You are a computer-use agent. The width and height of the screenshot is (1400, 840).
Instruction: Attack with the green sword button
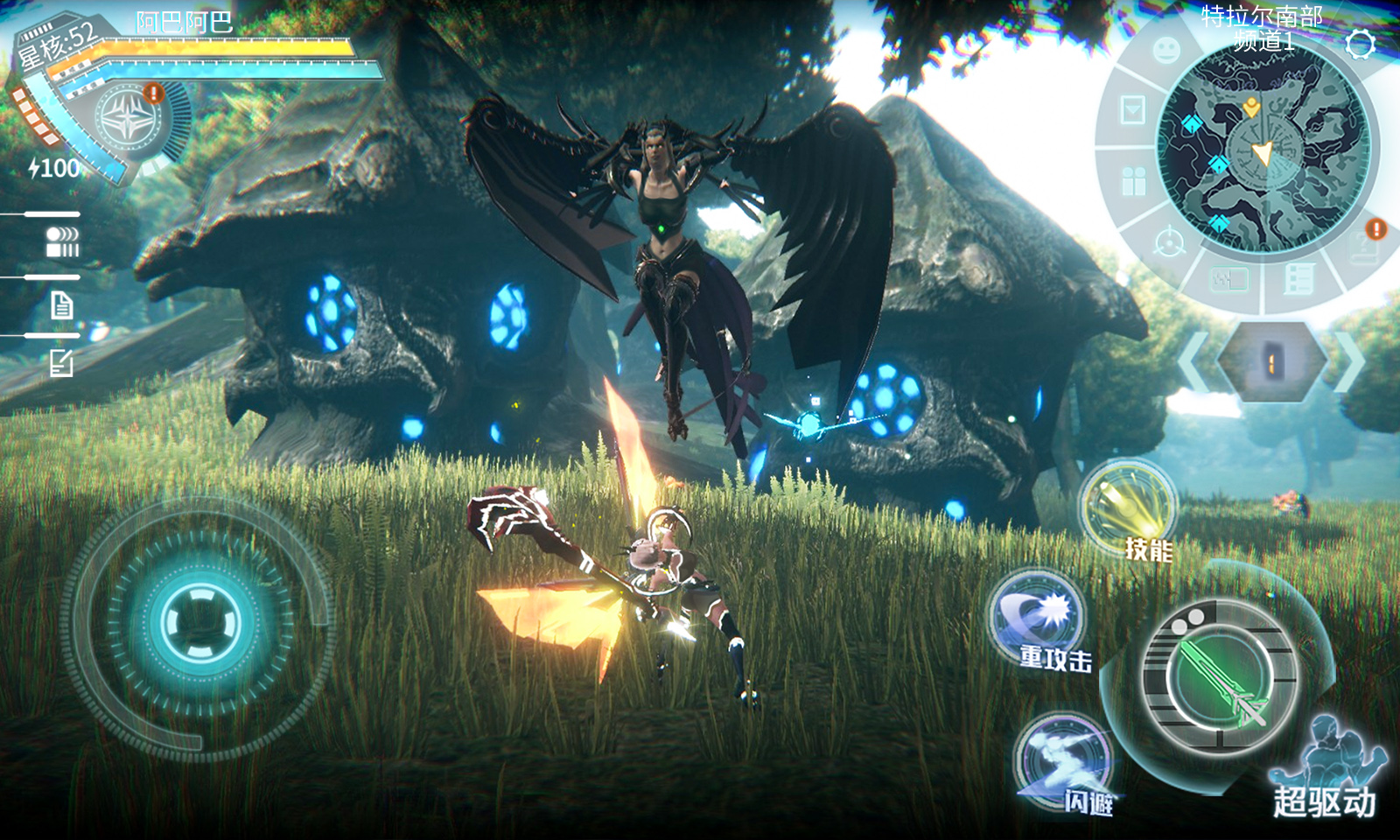point(1220,678)
